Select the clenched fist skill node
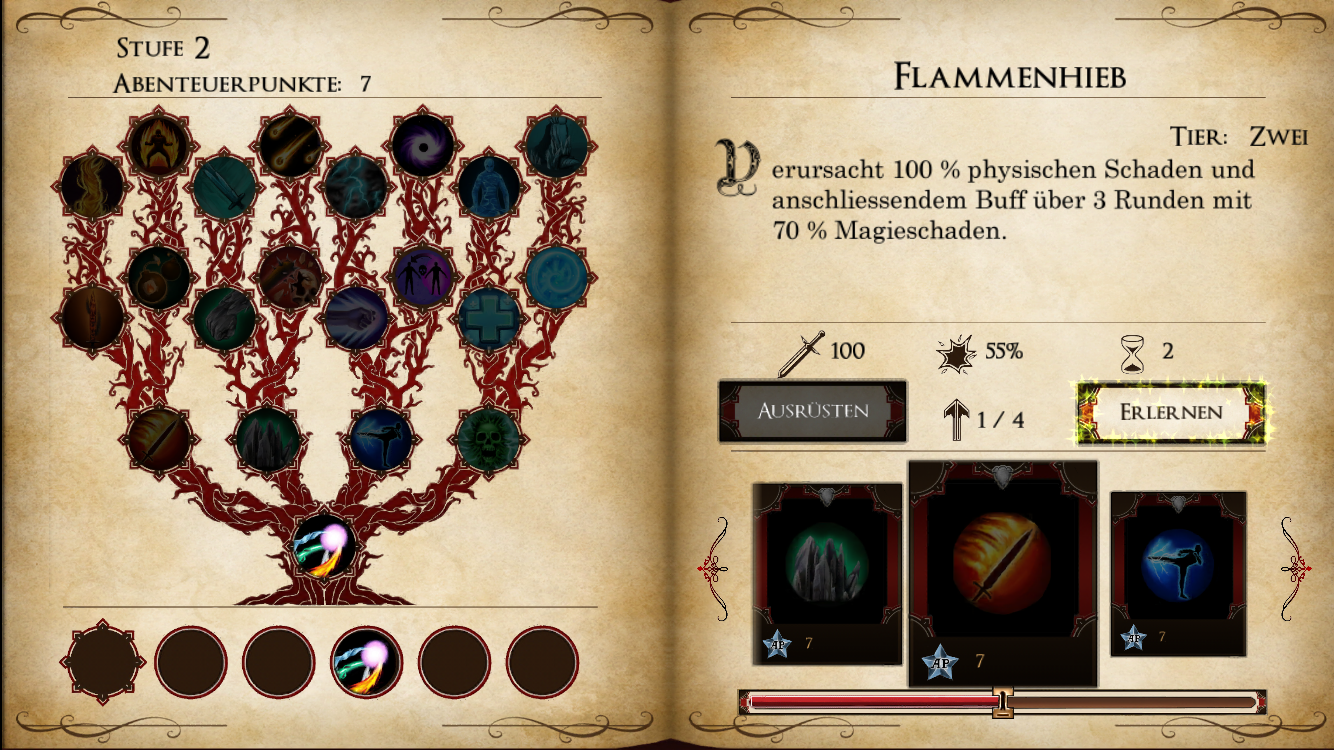The image size is (1334, 750). coord(355,318)
